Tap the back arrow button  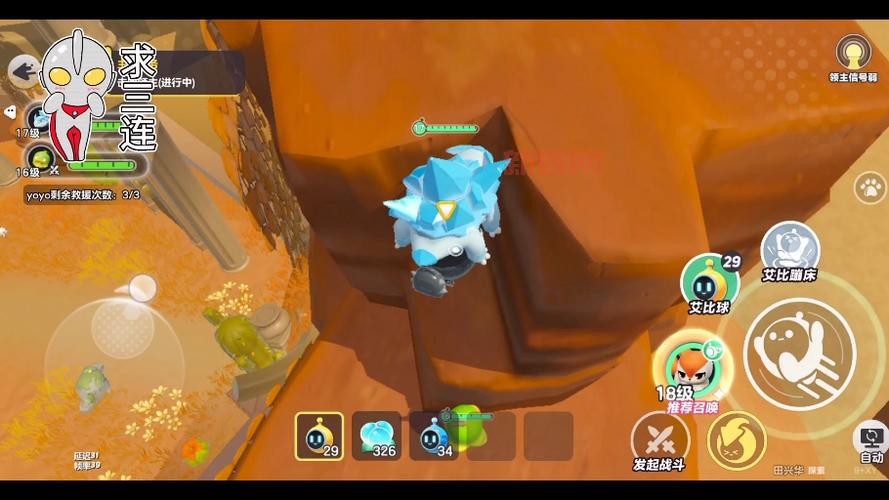[22, 70]
